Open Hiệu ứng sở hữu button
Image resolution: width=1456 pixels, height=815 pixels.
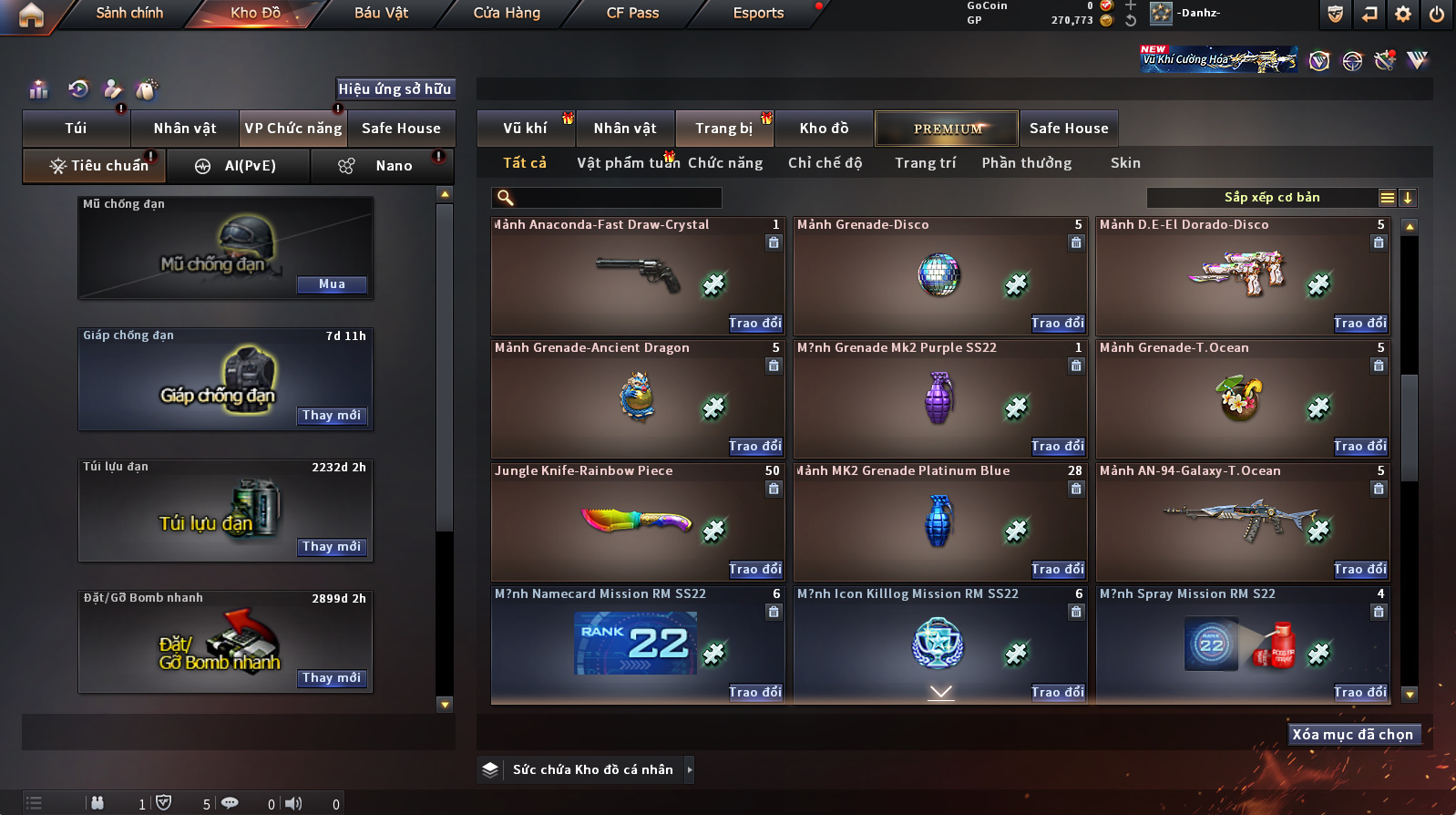tap(395, 88)
